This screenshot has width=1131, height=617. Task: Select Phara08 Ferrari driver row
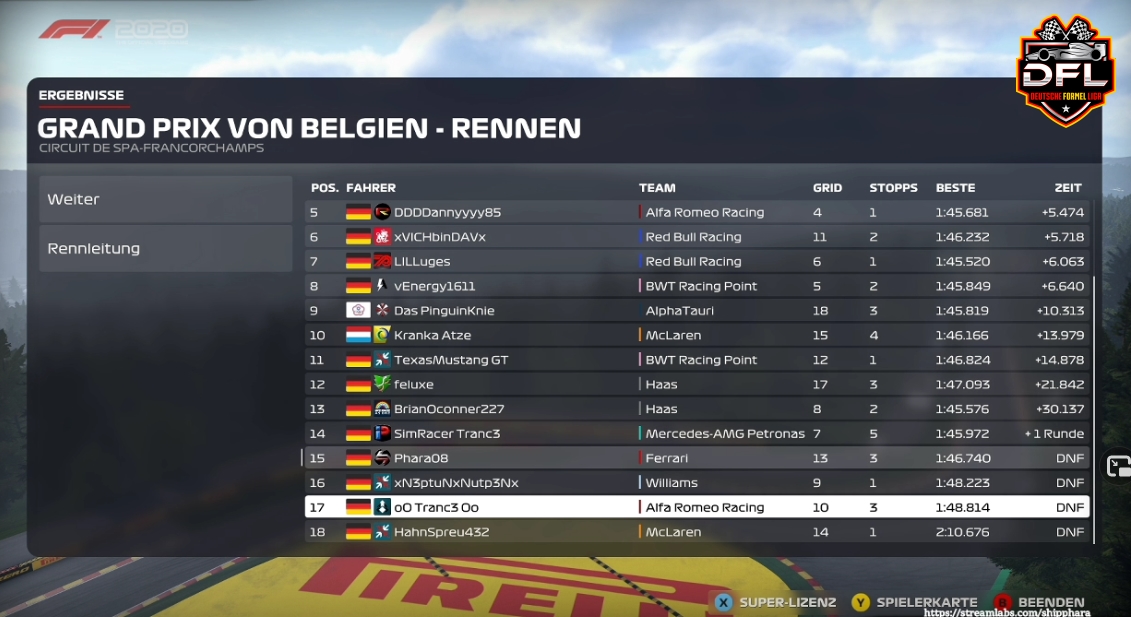pyautogui.click(x=696, y=458)
